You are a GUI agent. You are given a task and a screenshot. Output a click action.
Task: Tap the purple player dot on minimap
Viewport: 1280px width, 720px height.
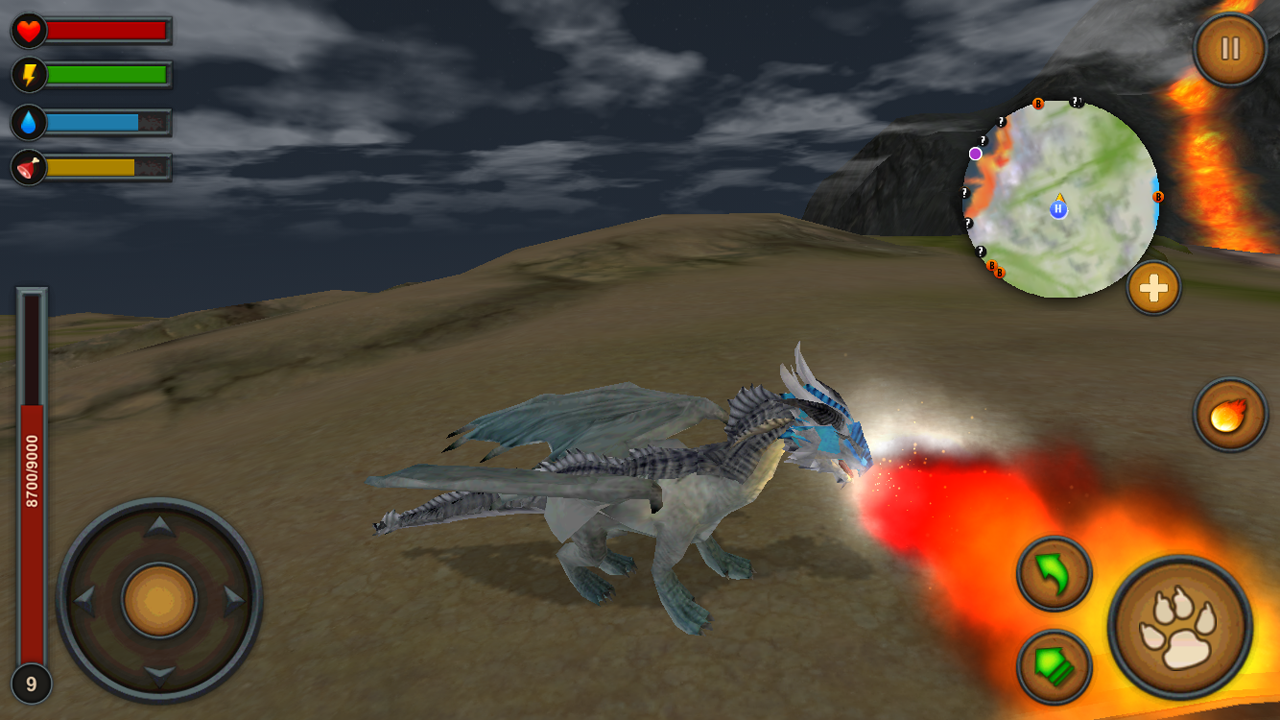975,151
